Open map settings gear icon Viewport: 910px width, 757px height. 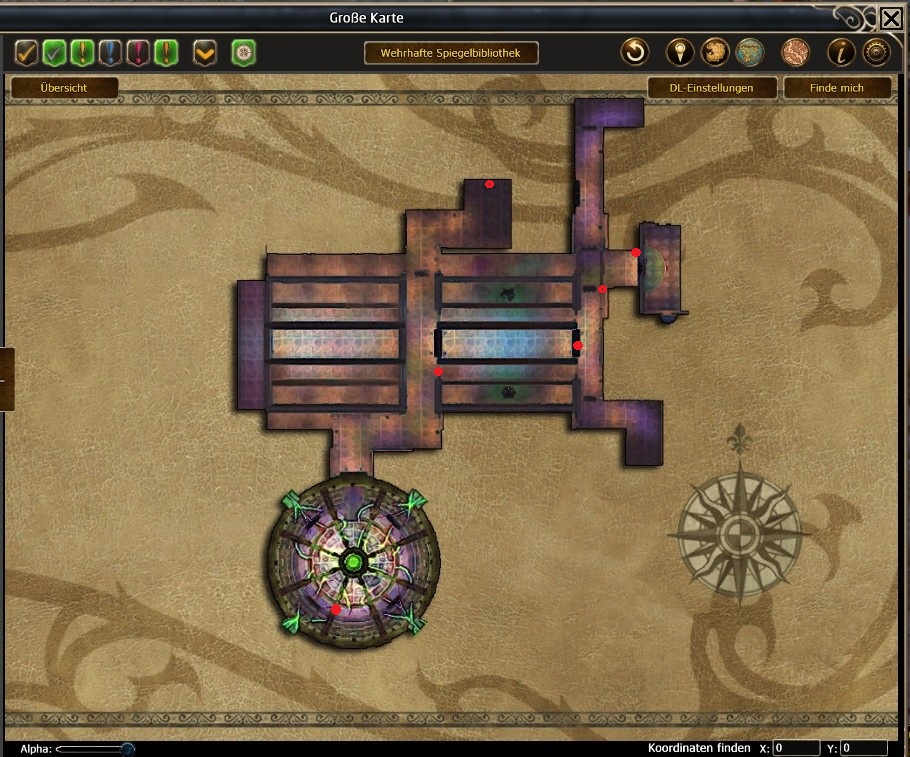click(876, 52)
